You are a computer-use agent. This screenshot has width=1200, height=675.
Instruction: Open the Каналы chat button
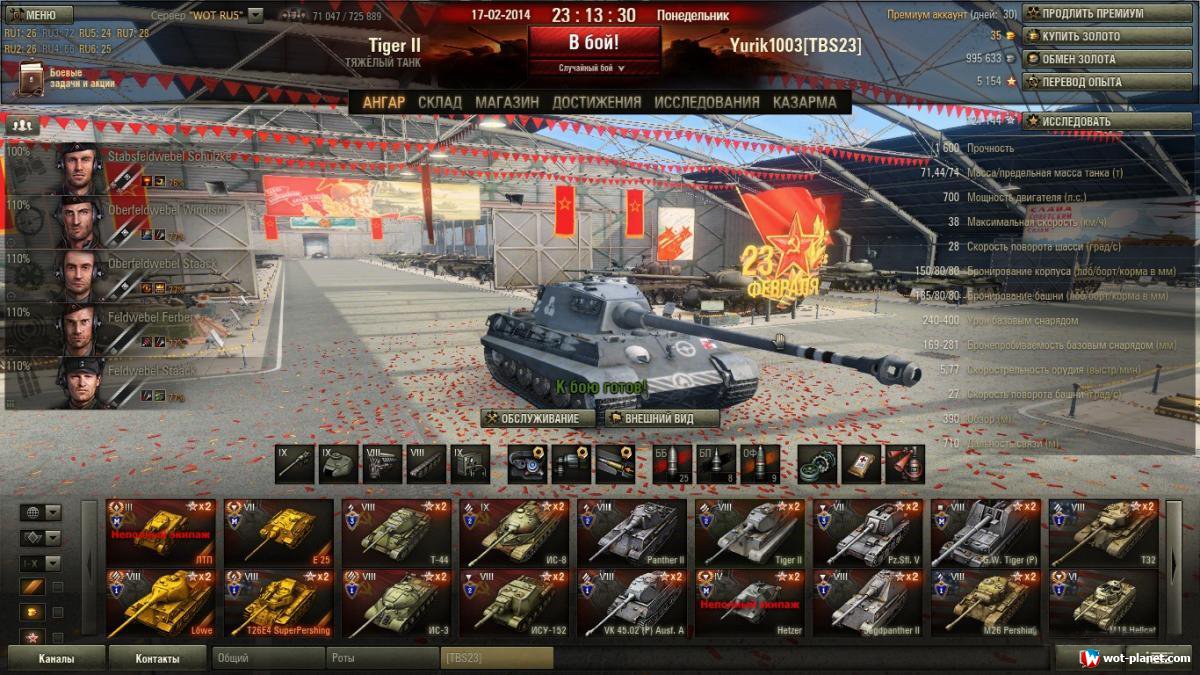pos(56,658)
